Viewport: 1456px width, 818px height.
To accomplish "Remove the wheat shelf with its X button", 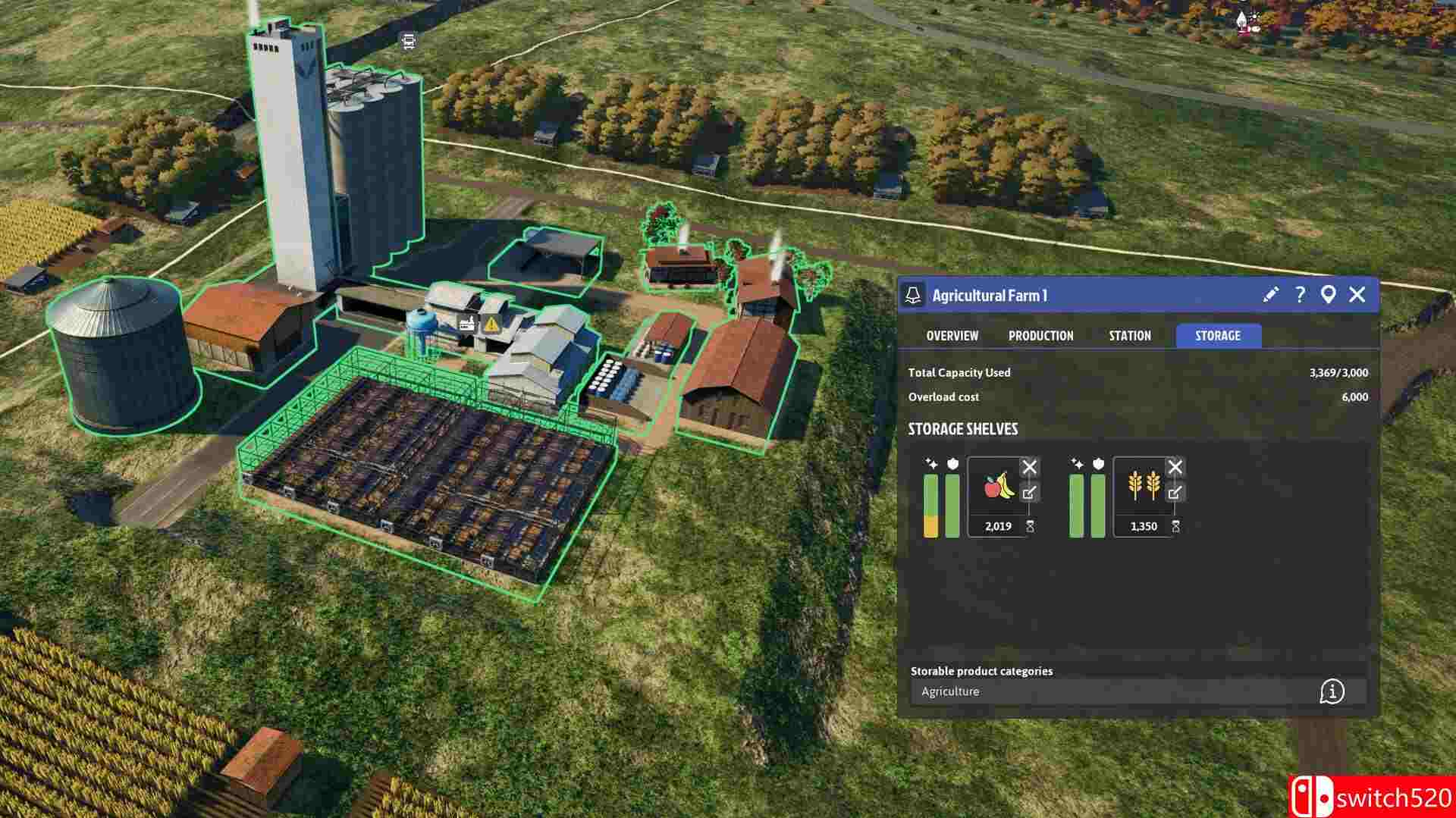I will (x=1175, y=465).
